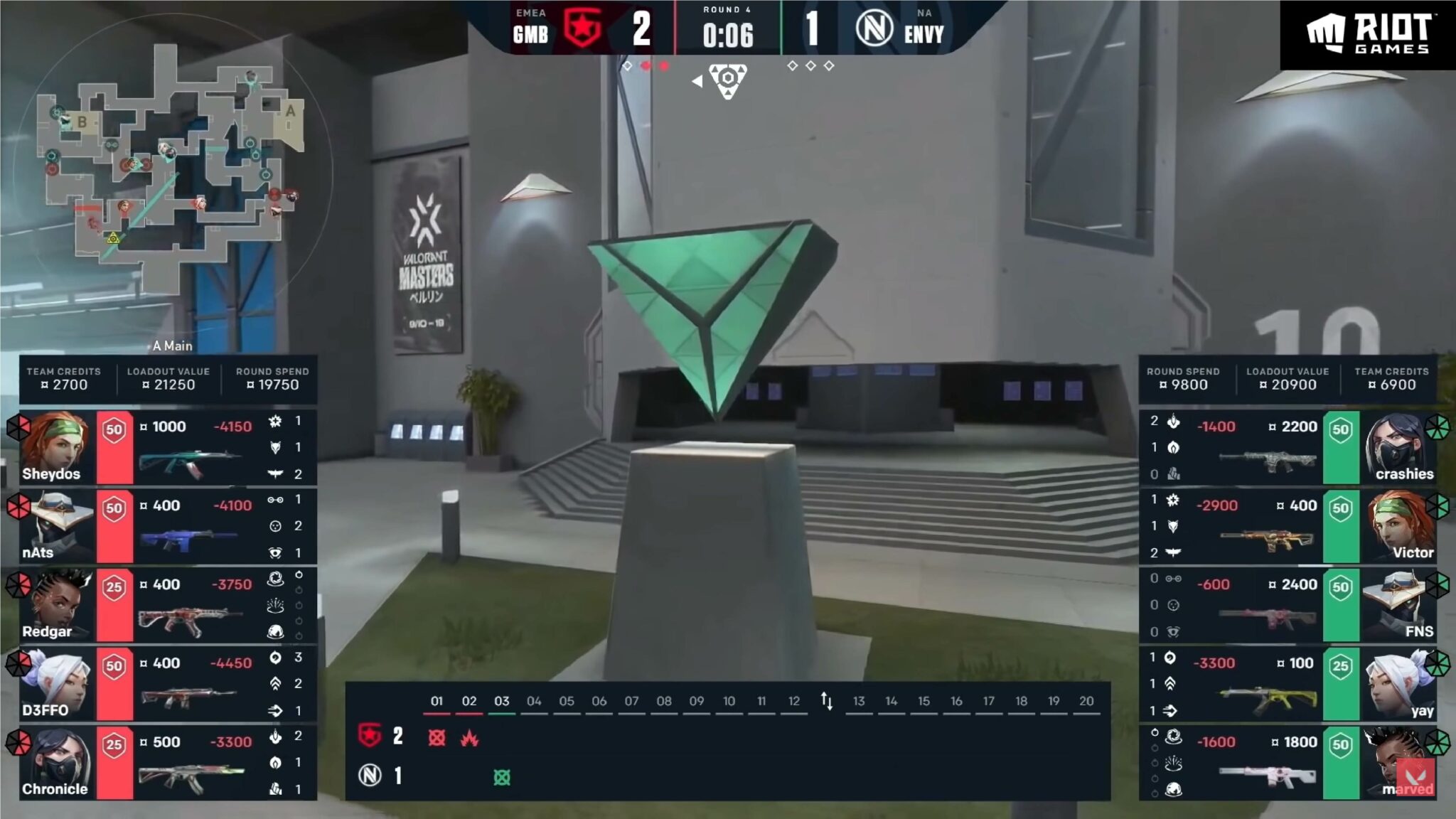
Task: Choose Redgar's player portrait
Action: (57, 606)
